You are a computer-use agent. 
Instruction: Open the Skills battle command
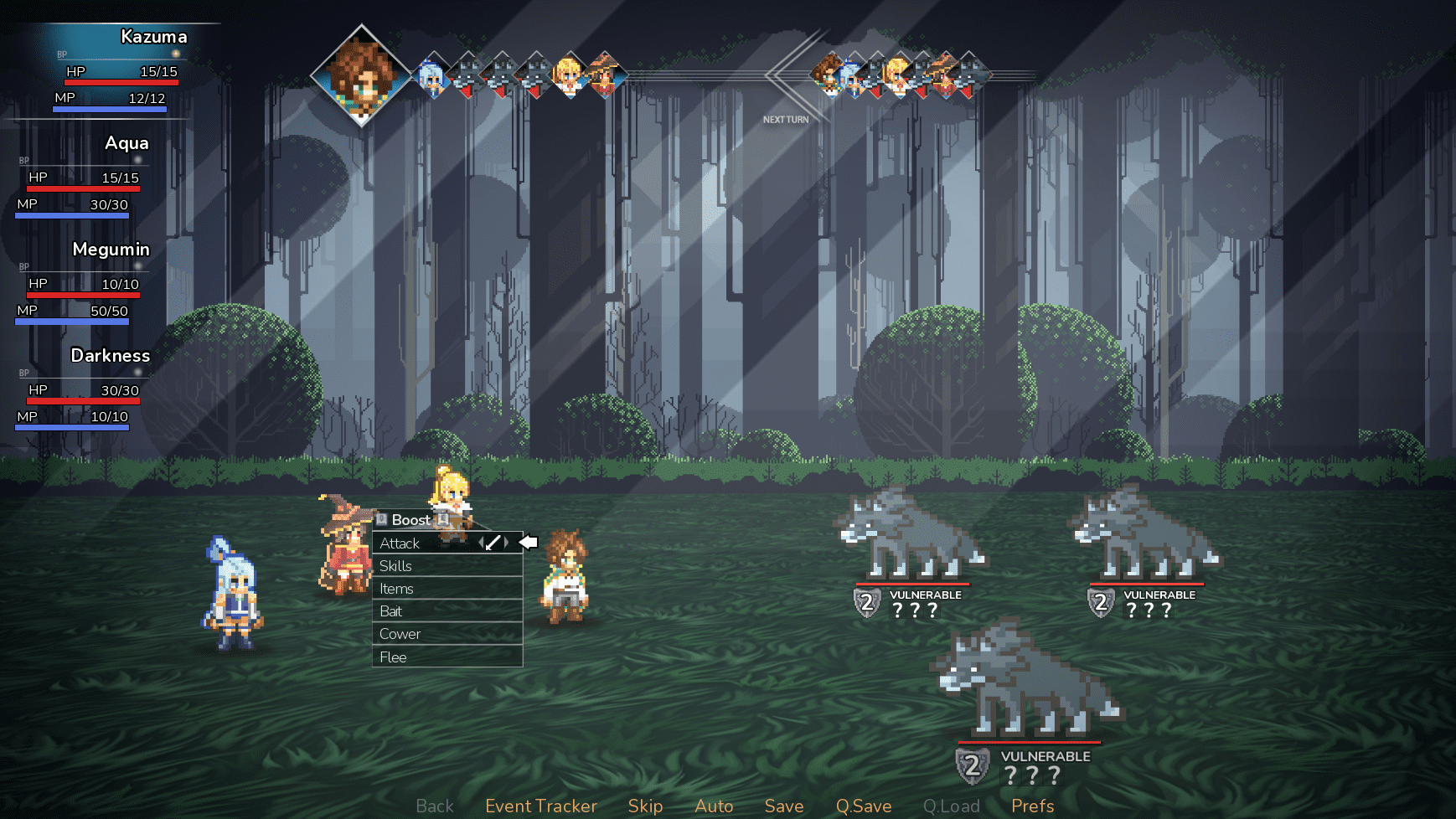[396, 566]
